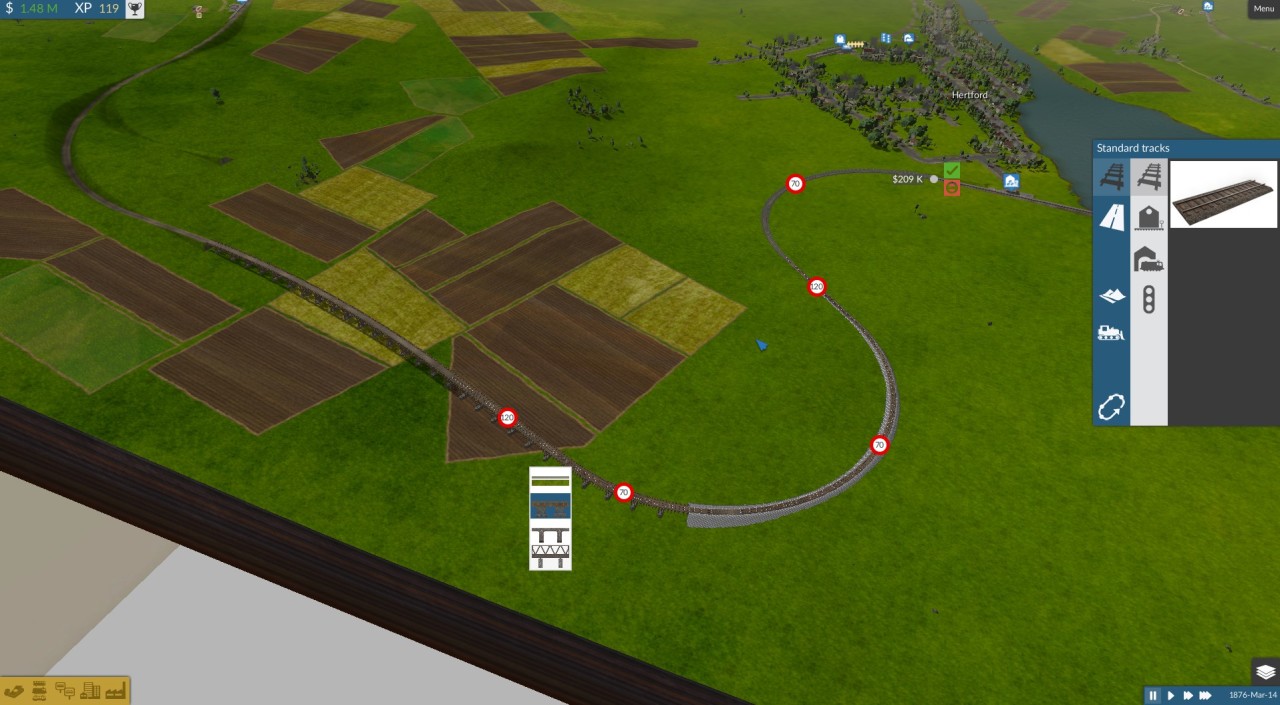1280x705 pixels.
Task: Activate the bulldozer tool
Action: click(1111, 333)
